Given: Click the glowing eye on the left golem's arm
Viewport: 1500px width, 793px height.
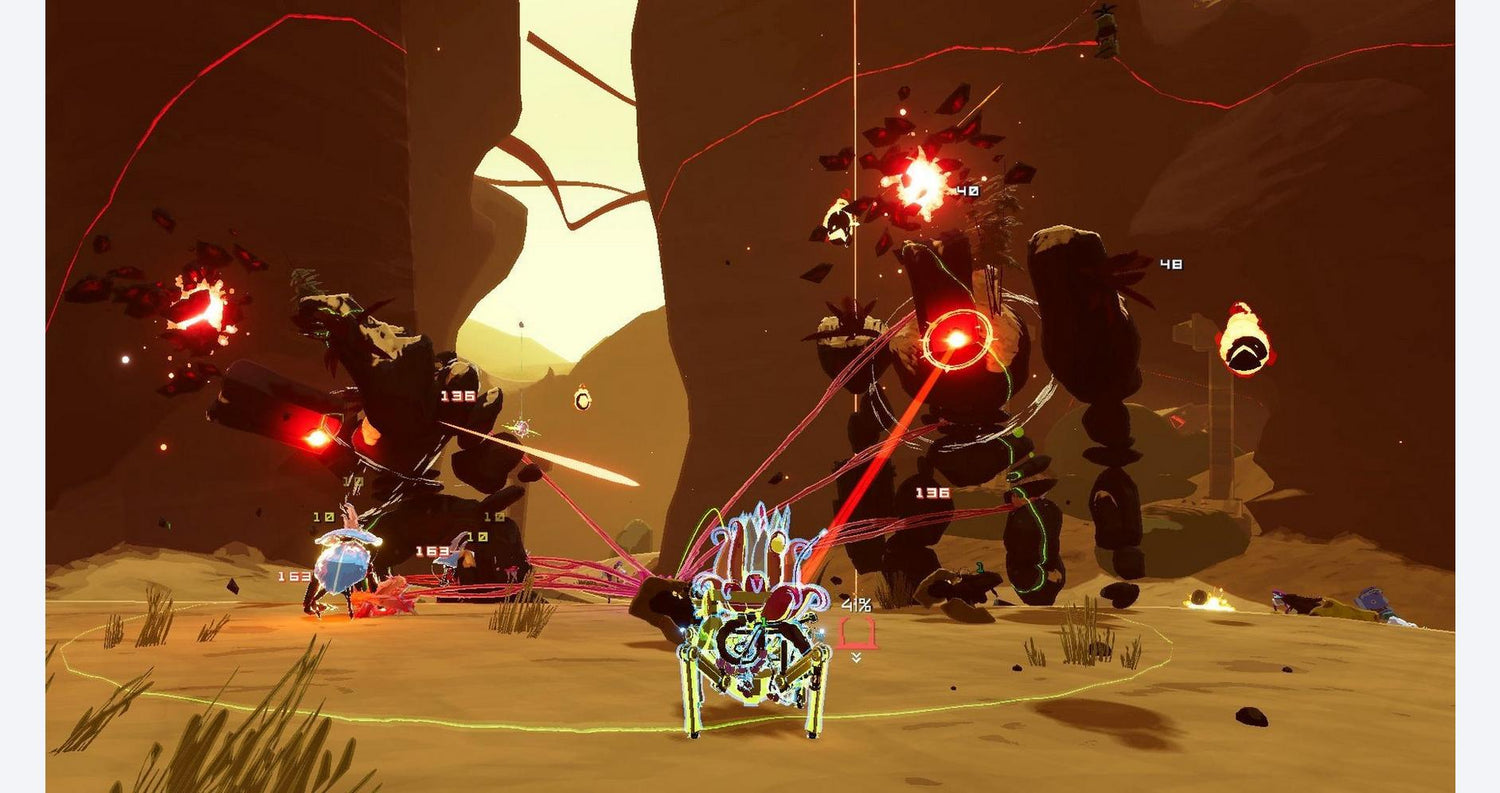Looking at the screenshot, I should click(x=318, y=438).
